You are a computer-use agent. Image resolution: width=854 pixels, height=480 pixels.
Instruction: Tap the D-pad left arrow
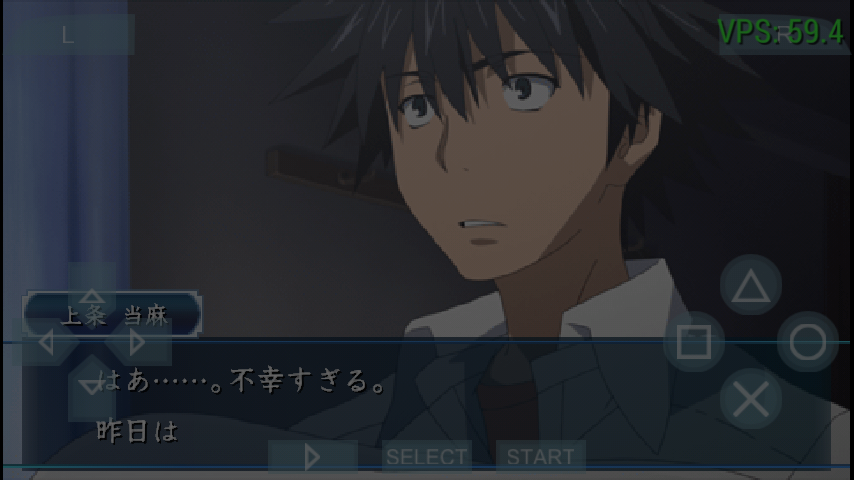tap(46, 342)
